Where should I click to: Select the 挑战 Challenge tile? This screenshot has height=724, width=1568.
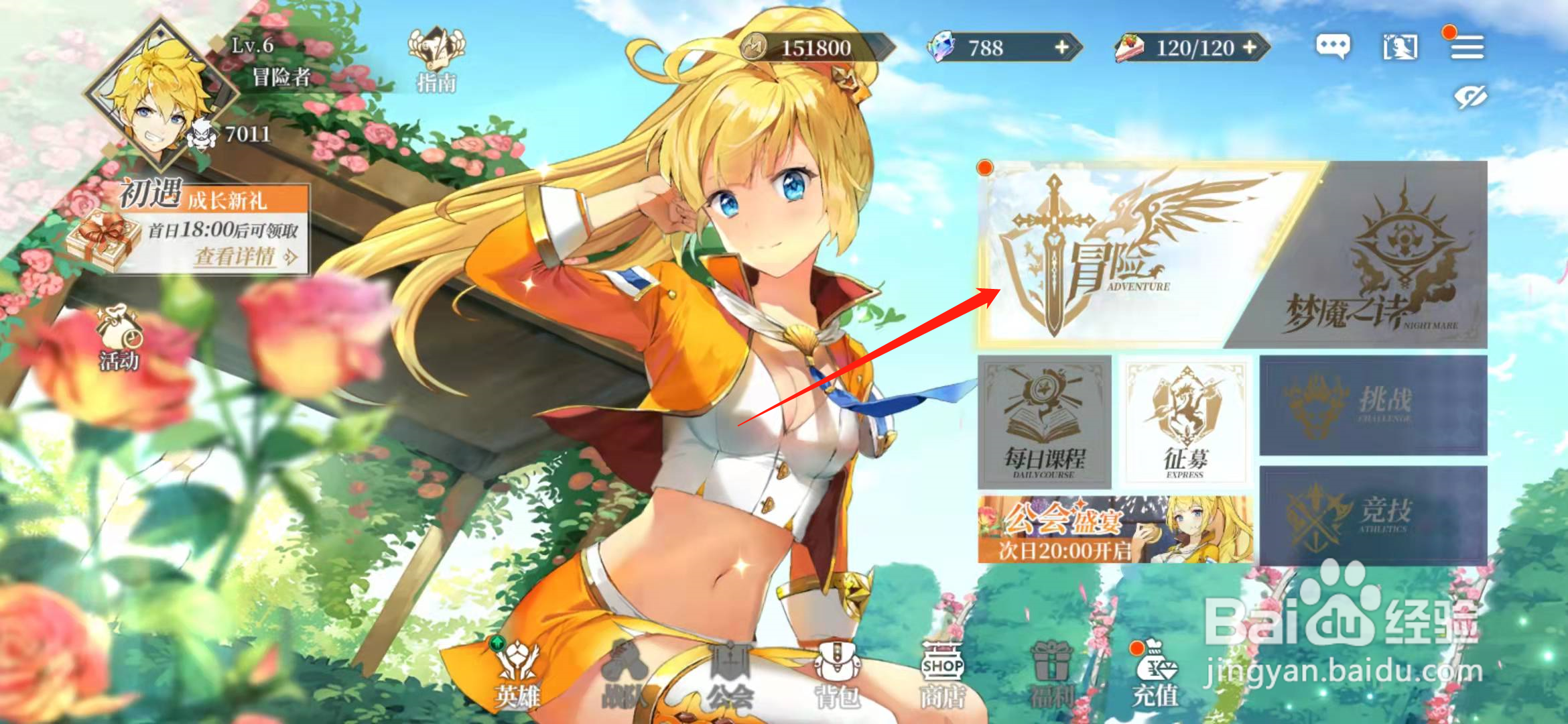point(1374,405)
